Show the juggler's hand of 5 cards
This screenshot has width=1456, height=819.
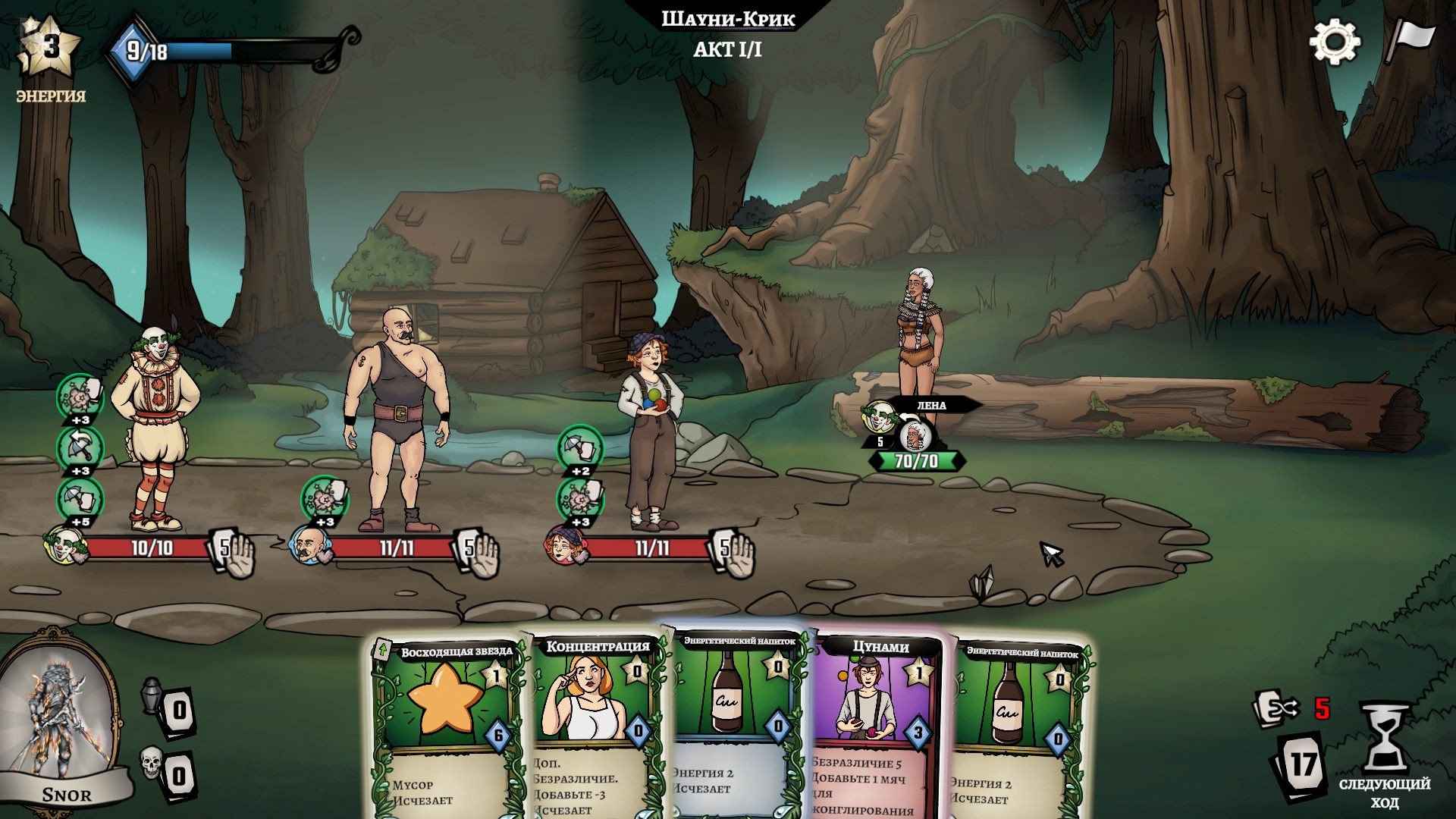pos(733,551)
